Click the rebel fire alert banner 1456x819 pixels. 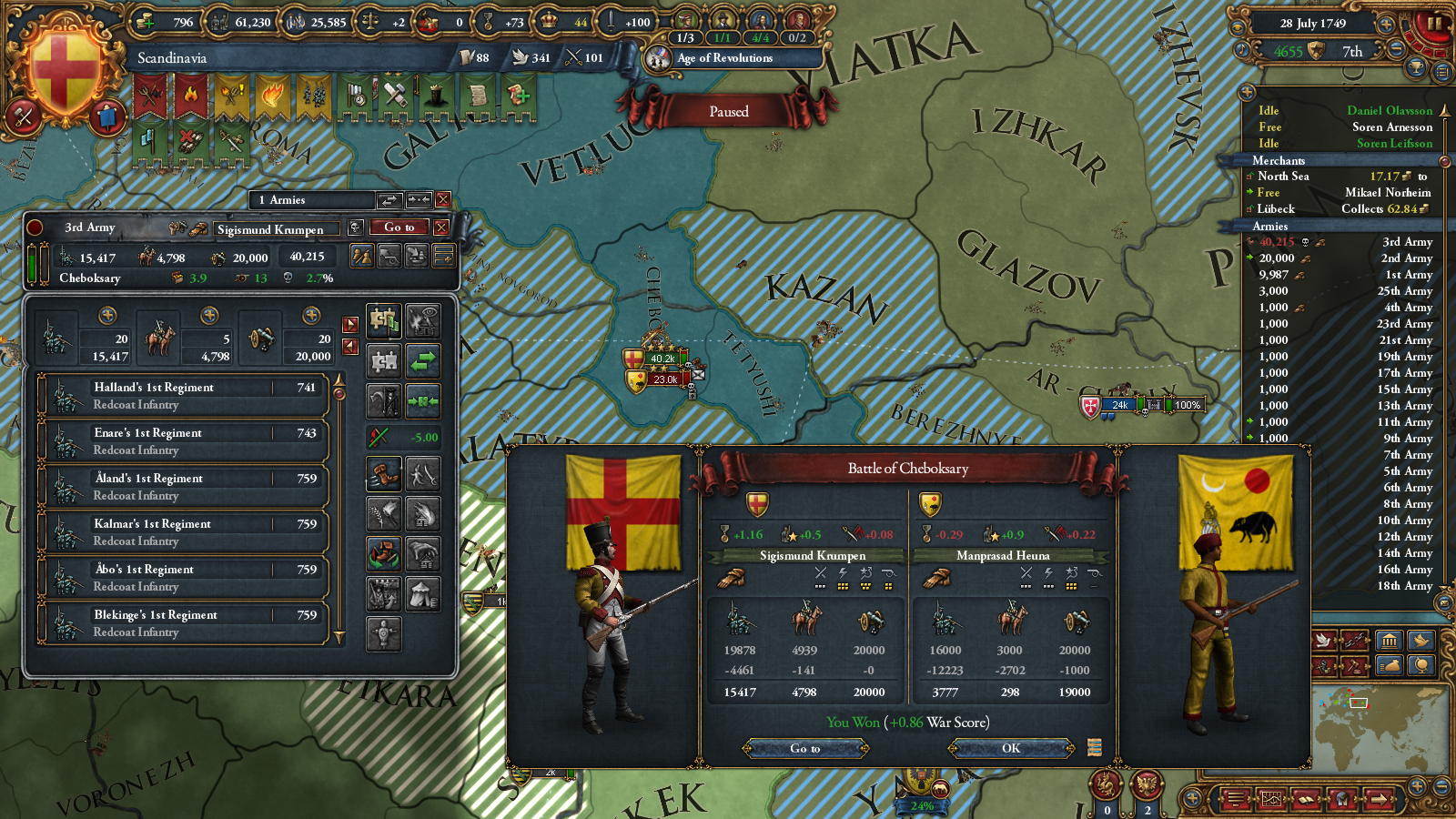pos(189,95)
